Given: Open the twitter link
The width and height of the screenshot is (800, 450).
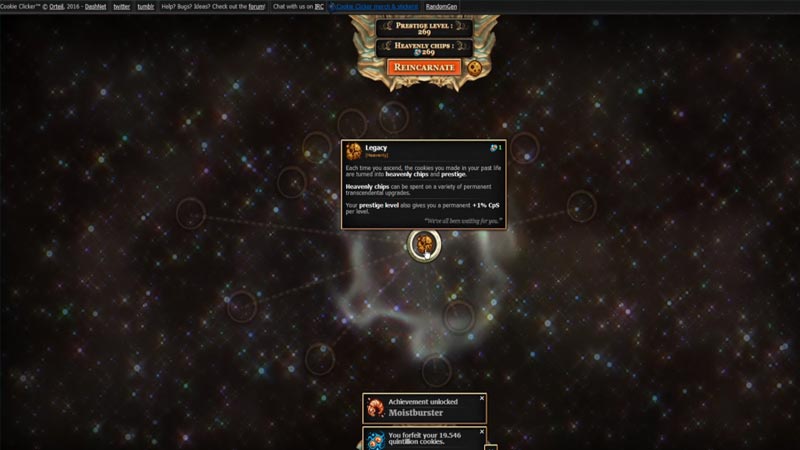Looking at the screenshot, I should [x=122, y=6].
